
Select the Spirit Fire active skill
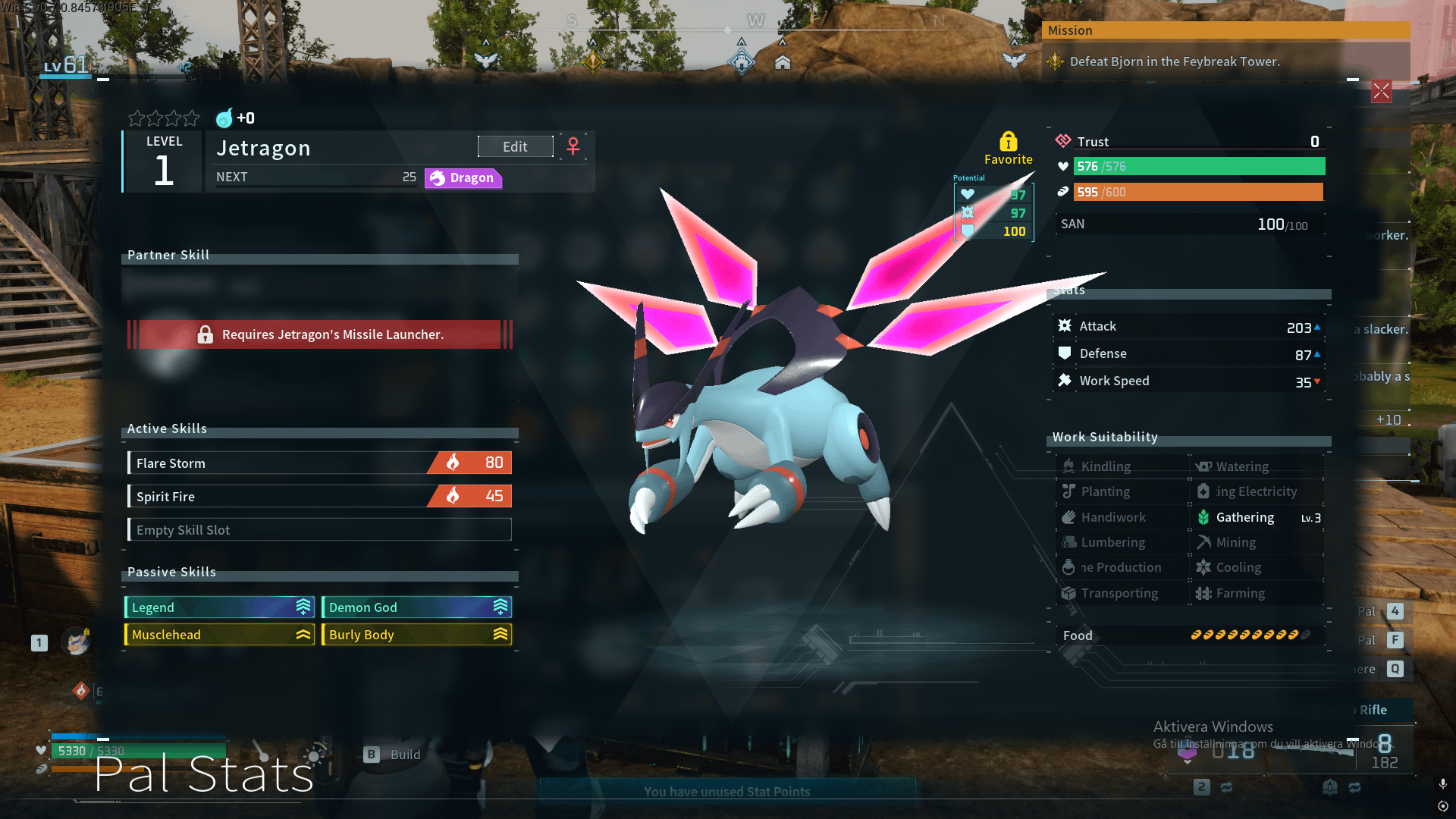(319, 496)
